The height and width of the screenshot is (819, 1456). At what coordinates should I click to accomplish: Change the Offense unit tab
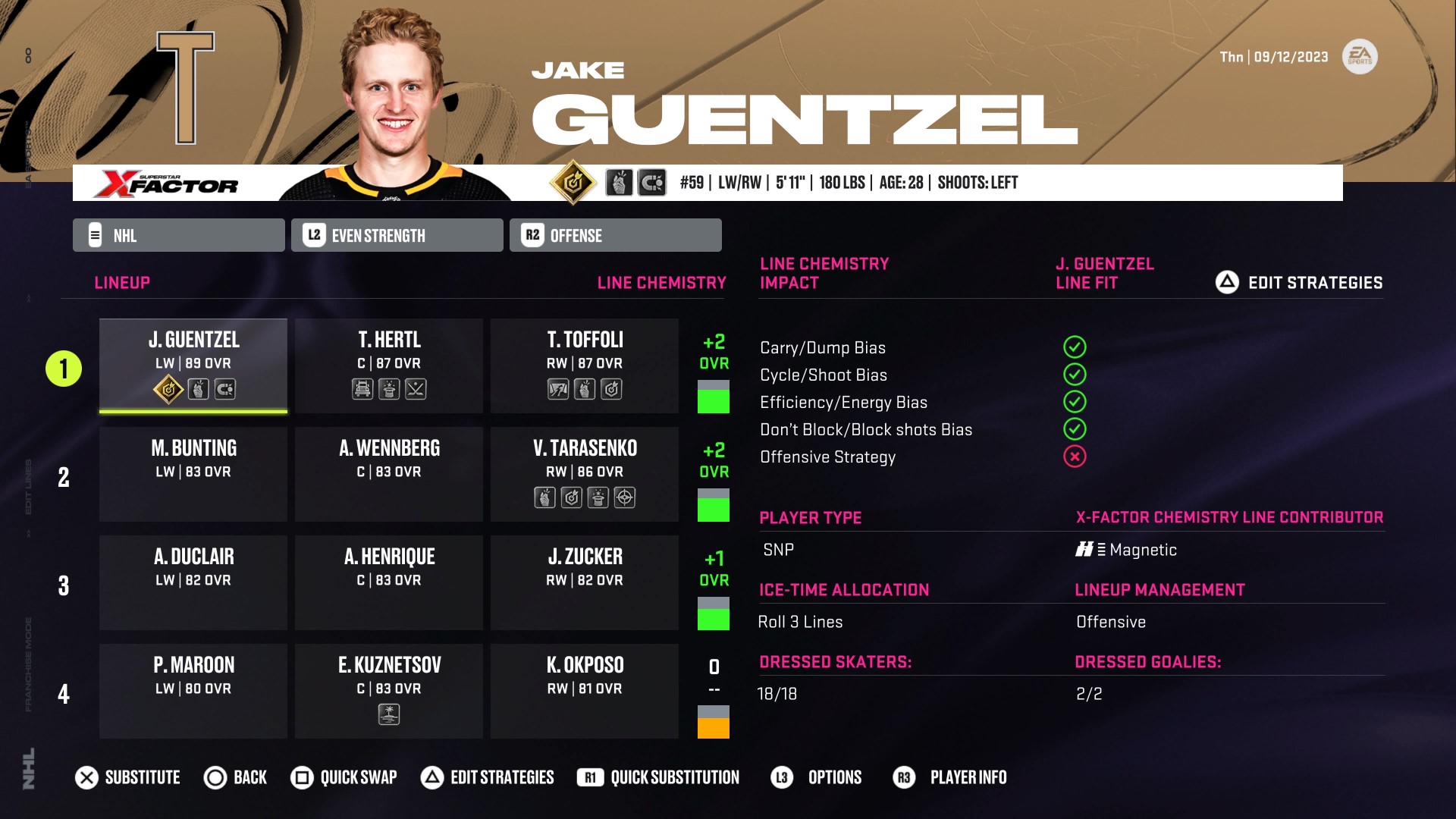pyautogui.click(x=615, y=235)
